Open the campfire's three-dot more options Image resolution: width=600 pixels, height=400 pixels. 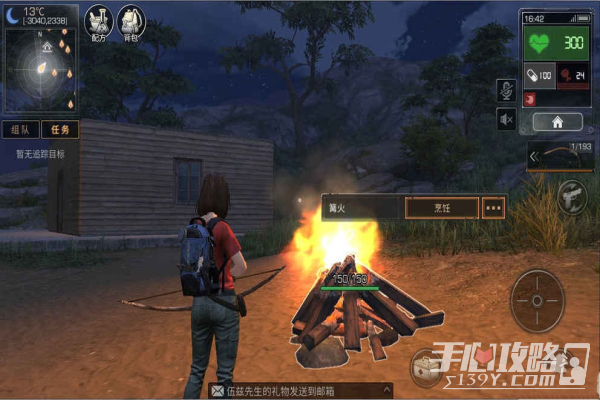click(x=493, y=207)
